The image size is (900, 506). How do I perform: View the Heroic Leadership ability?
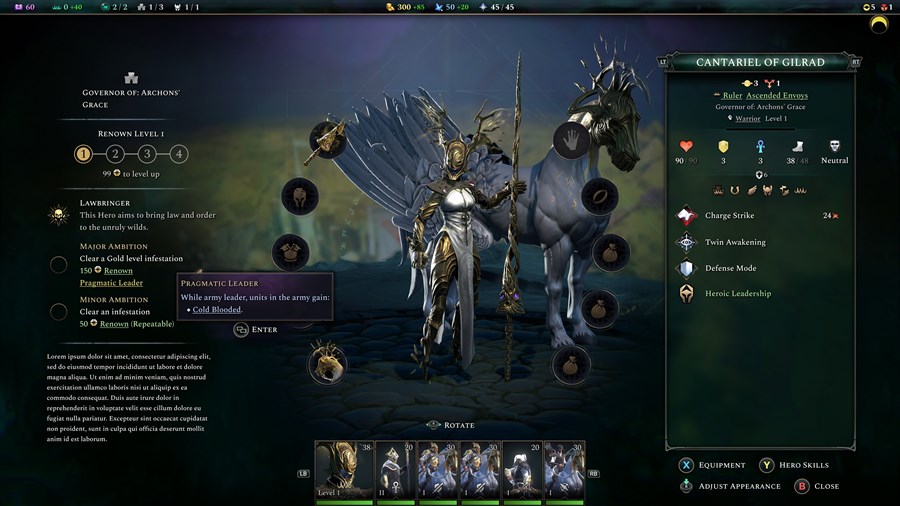click(737, 294)
